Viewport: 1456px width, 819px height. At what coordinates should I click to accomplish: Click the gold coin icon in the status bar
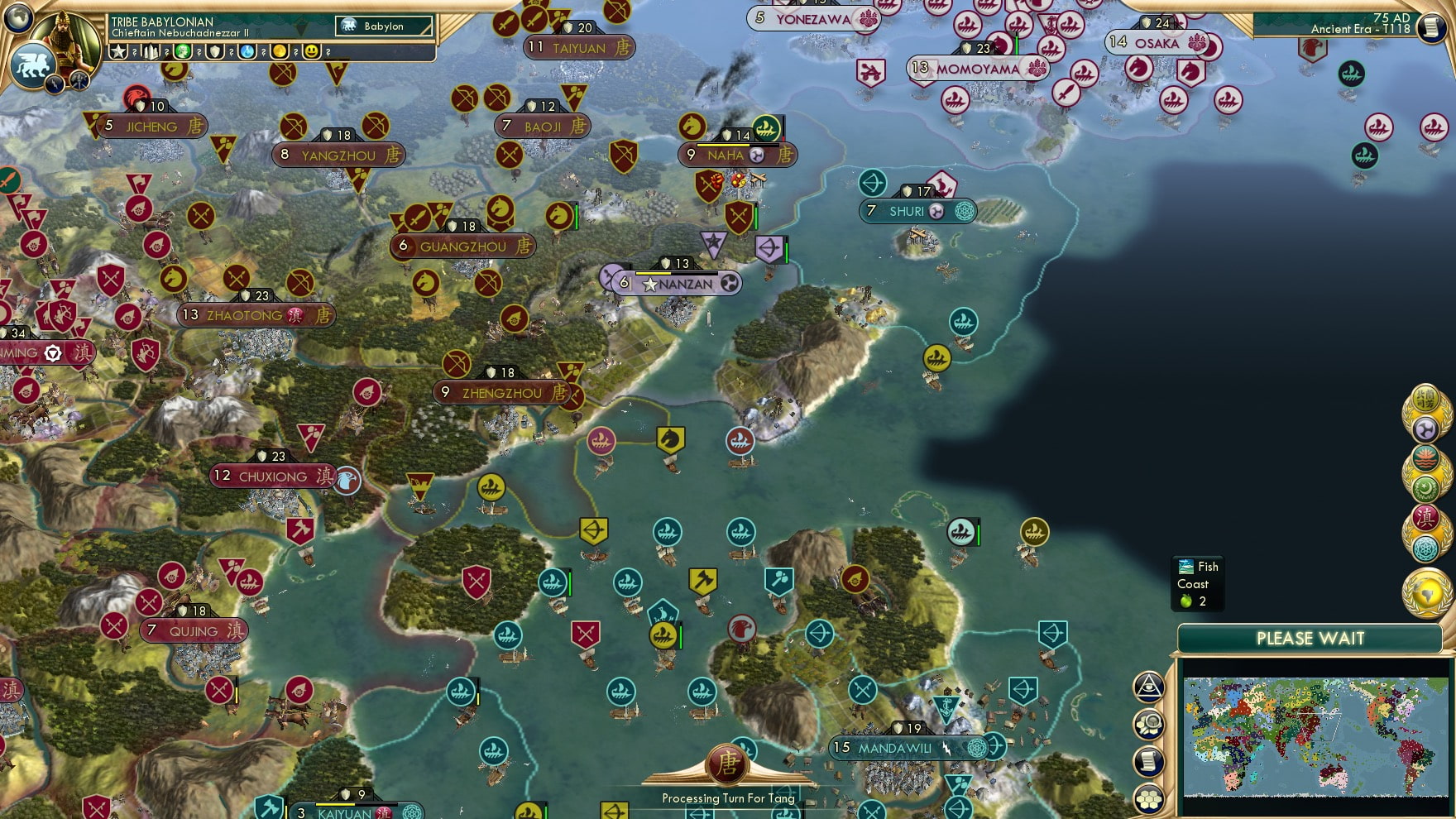(278, 51)
